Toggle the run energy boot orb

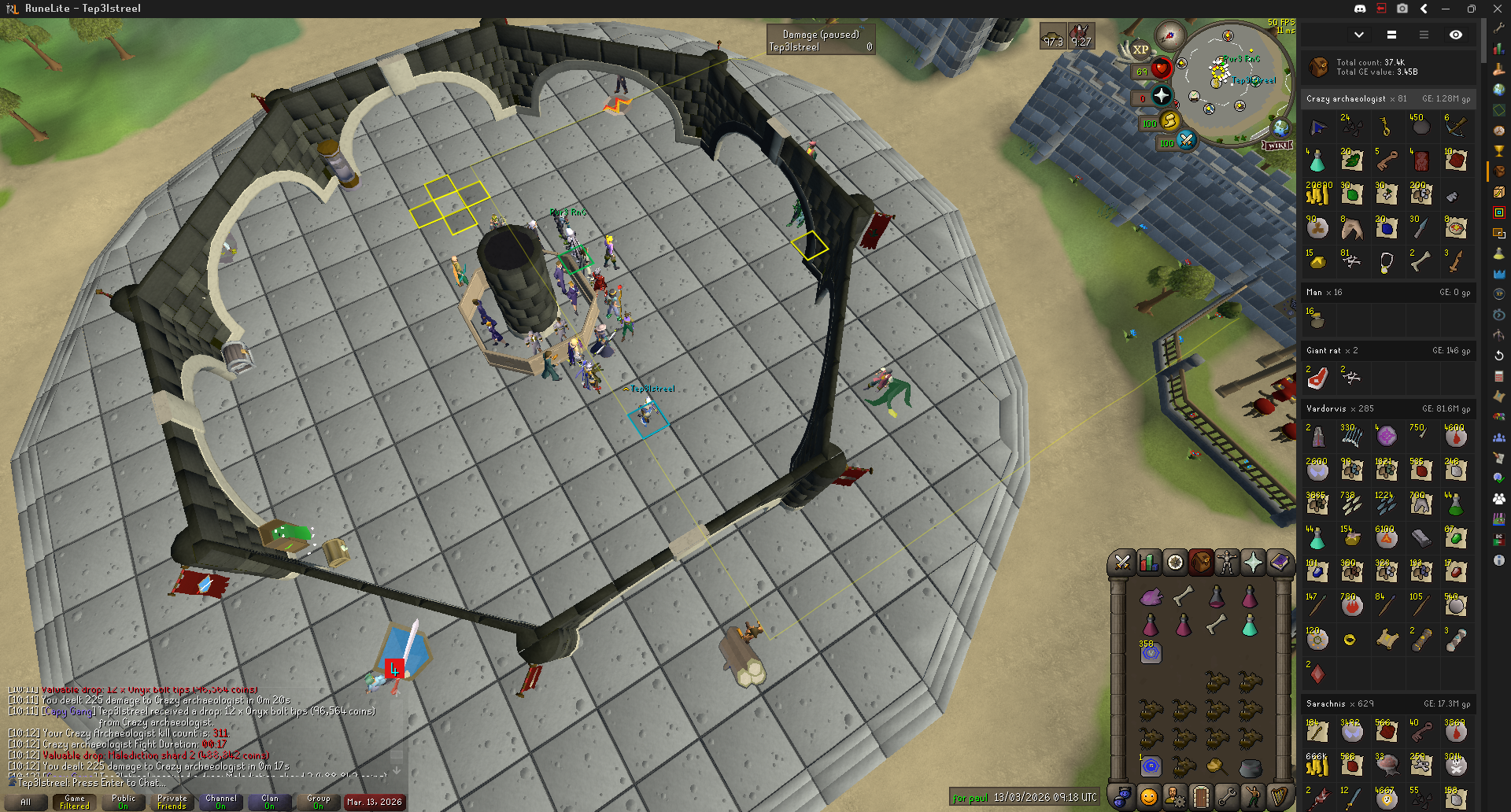[x=1169, y=120]
